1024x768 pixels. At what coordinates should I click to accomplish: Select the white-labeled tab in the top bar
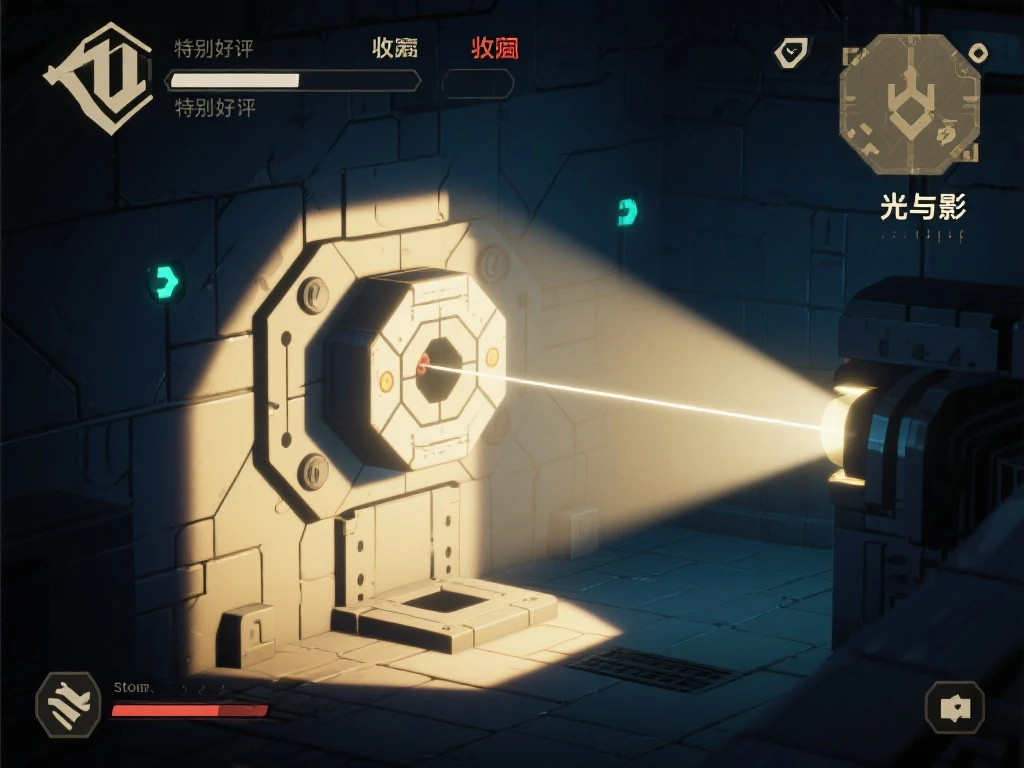point(395,47)
